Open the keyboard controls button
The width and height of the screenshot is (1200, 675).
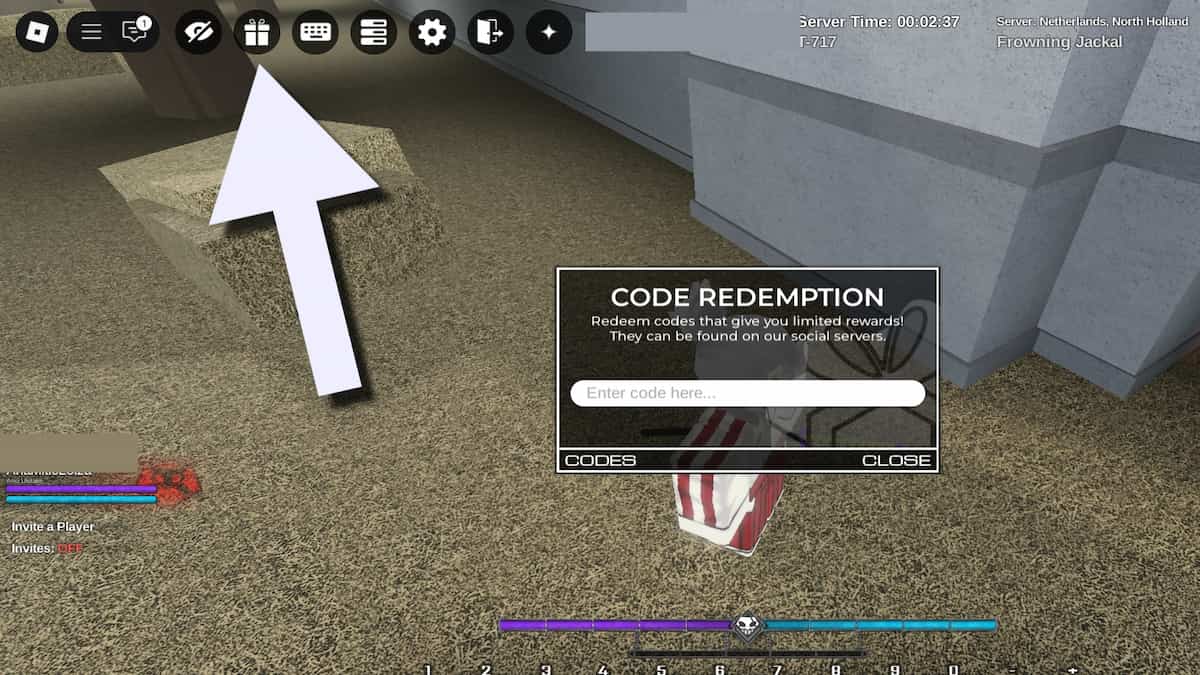click(x=315, y=32)
